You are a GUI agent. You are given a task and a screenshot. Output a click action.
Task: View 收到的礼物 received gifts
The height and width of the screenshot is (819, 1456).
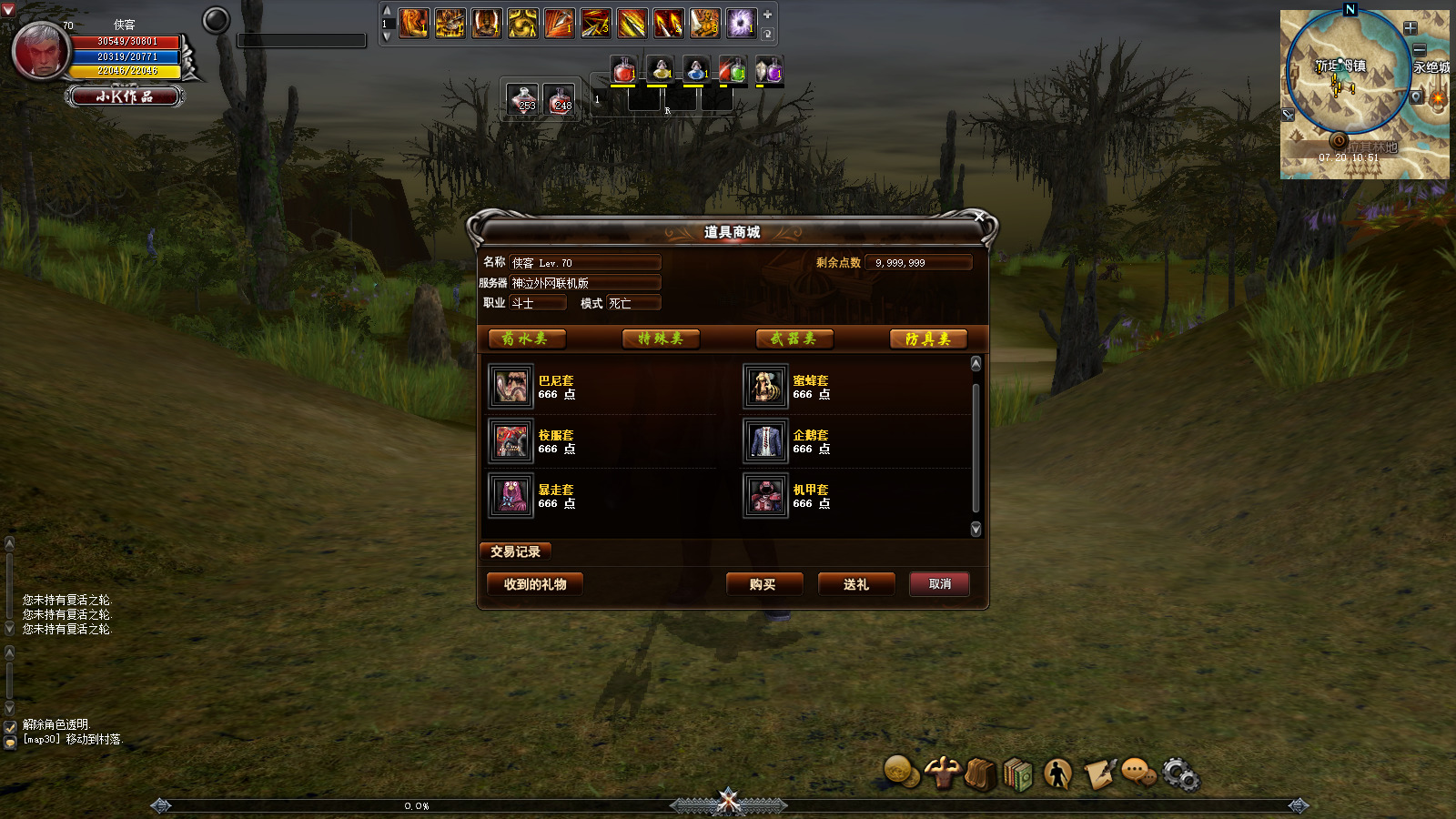coord(535,584)
